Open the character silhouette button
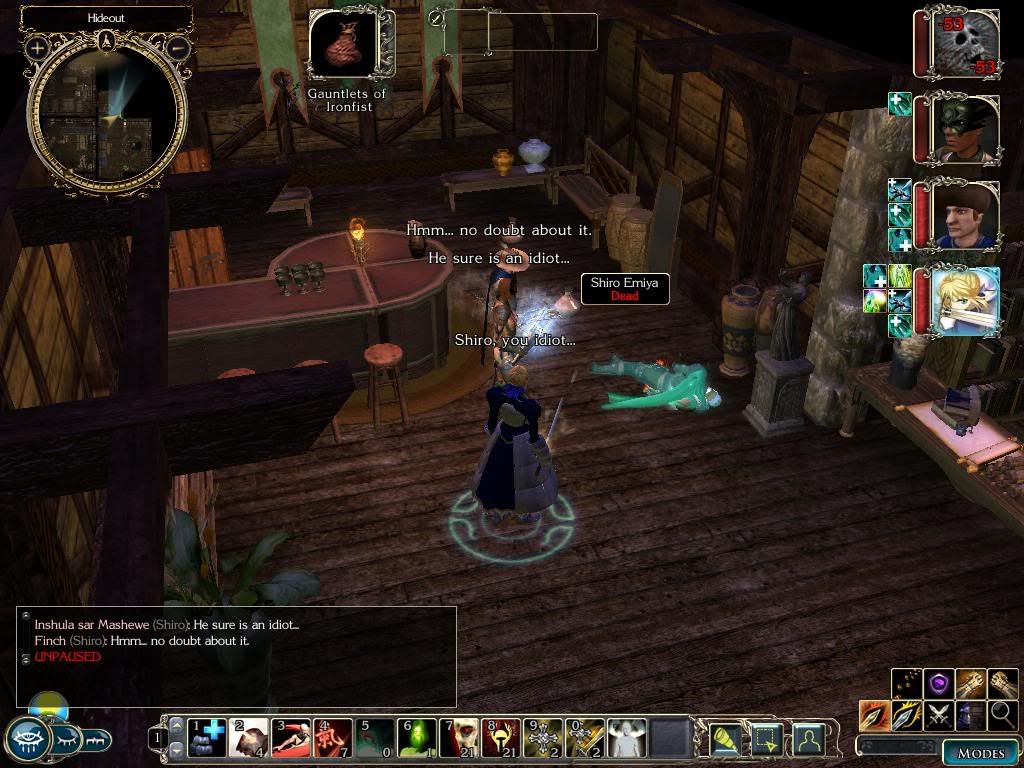Image resolution: width=1024 pixels, height=768 pixels. click(x=808, y=738)
